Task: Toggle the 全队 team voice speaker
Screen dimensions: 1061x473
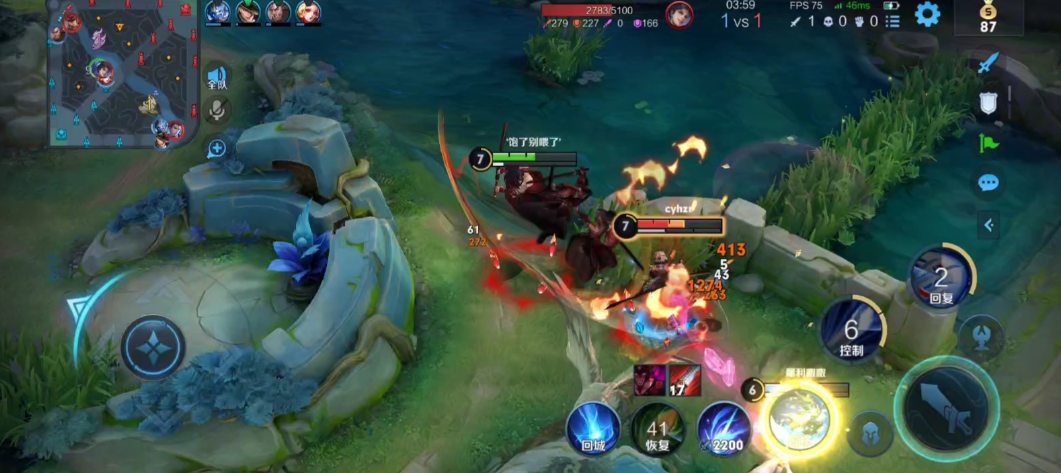Action: 217,78
